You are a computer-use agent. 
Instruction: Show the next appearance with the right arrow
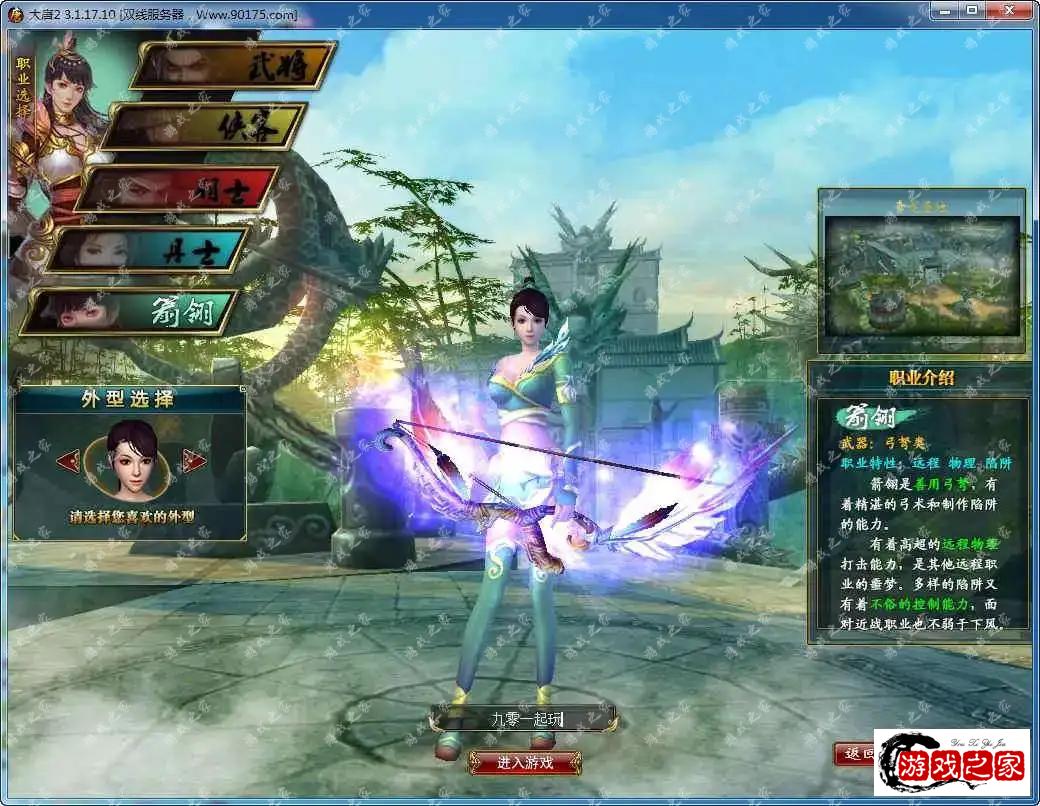[x=194, y=461]
